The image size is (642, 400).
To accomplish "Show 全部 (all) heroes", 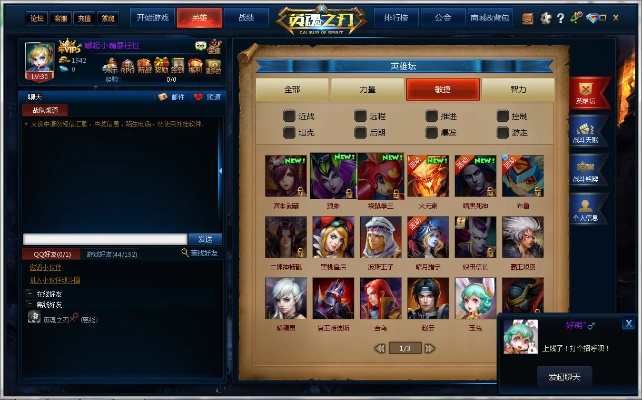I will (292, 89).
